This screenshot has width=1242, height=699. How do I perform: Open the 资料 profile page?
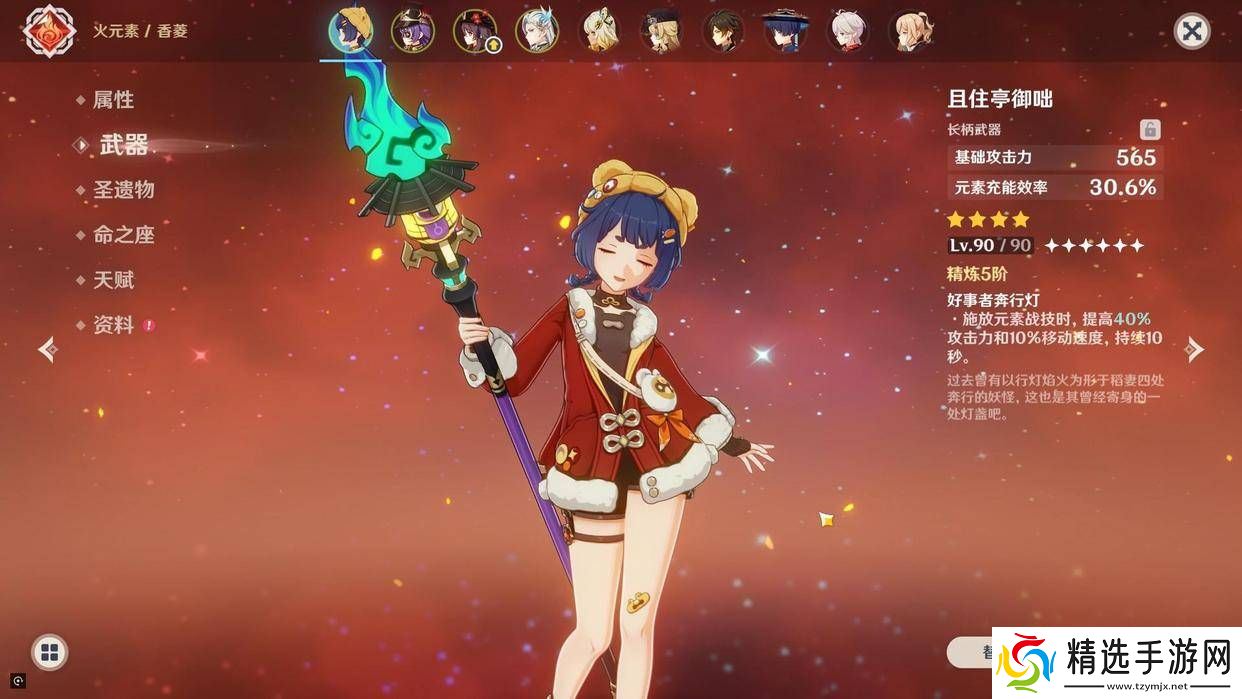tap(113, 325)
